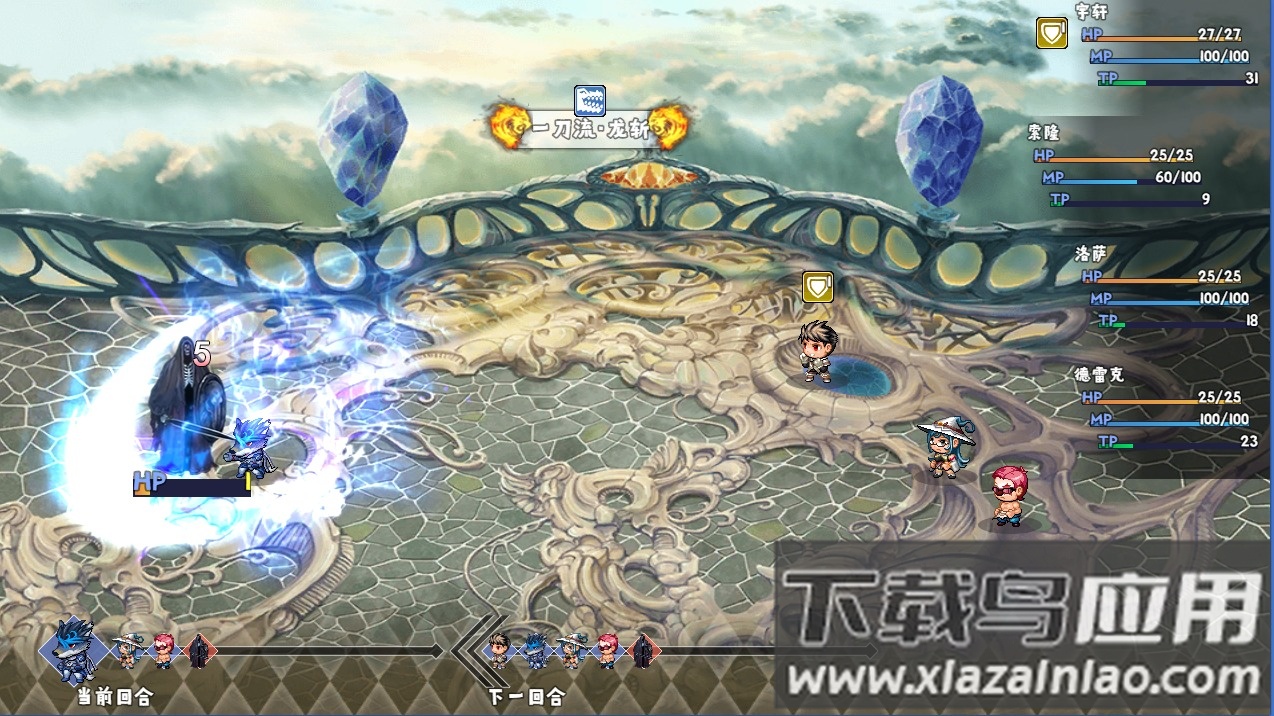Screen dimensions: 1274x716
Task: Click the blue fang skill icon above the banner
Action: click(589, 100)
